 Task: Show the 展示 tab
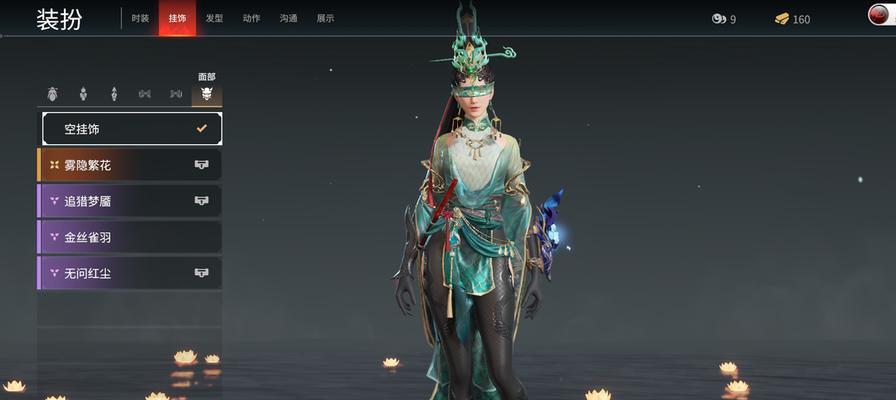325,18
